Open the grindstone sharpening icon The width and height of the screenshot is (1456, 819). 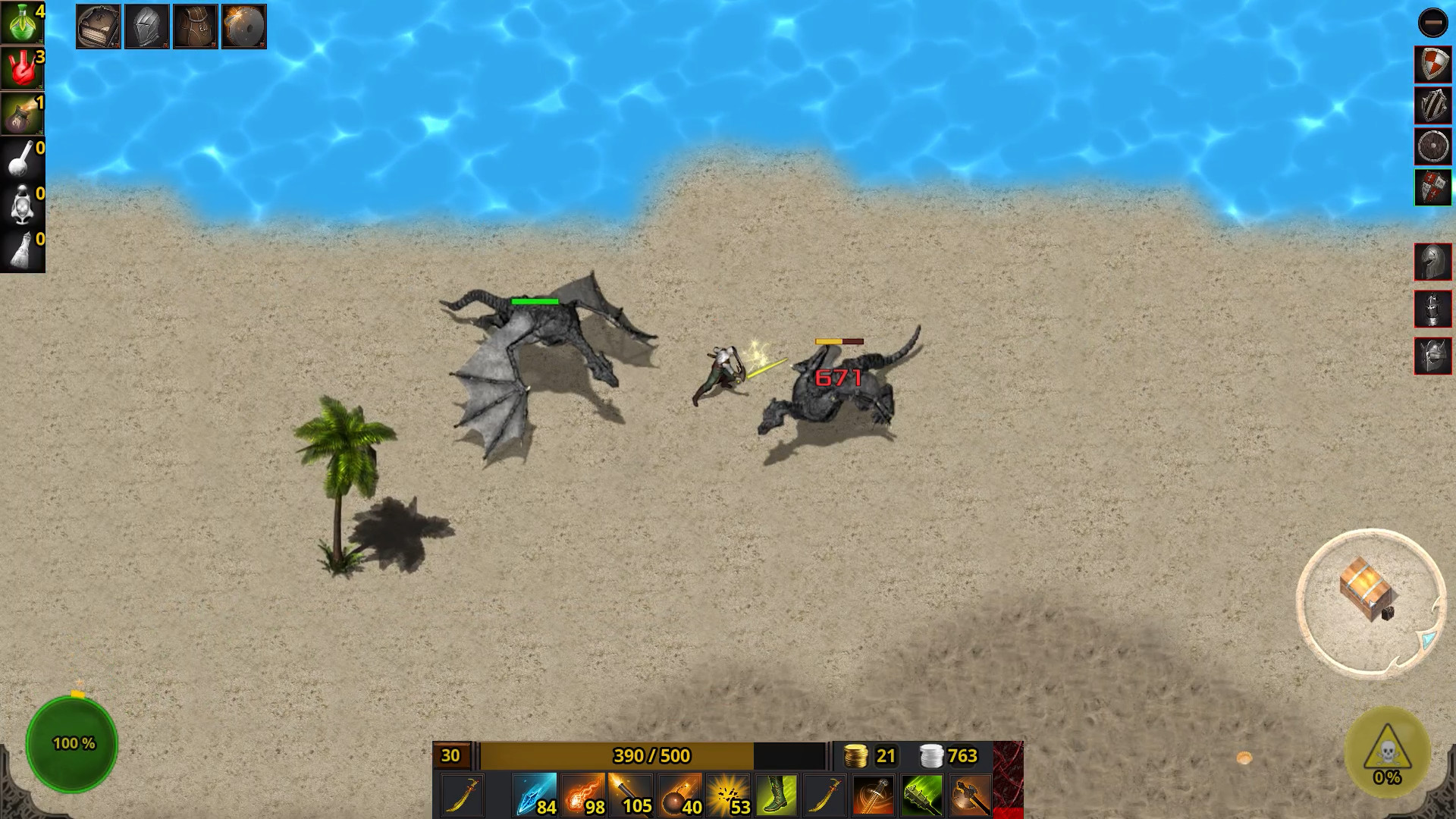click(x=244, y=27)
